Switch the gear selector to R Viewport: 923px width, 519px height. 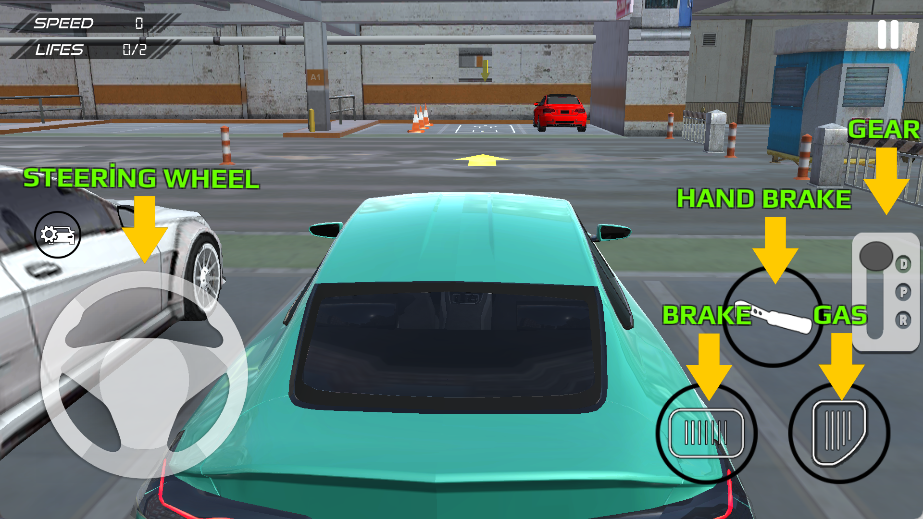[903, 320]
